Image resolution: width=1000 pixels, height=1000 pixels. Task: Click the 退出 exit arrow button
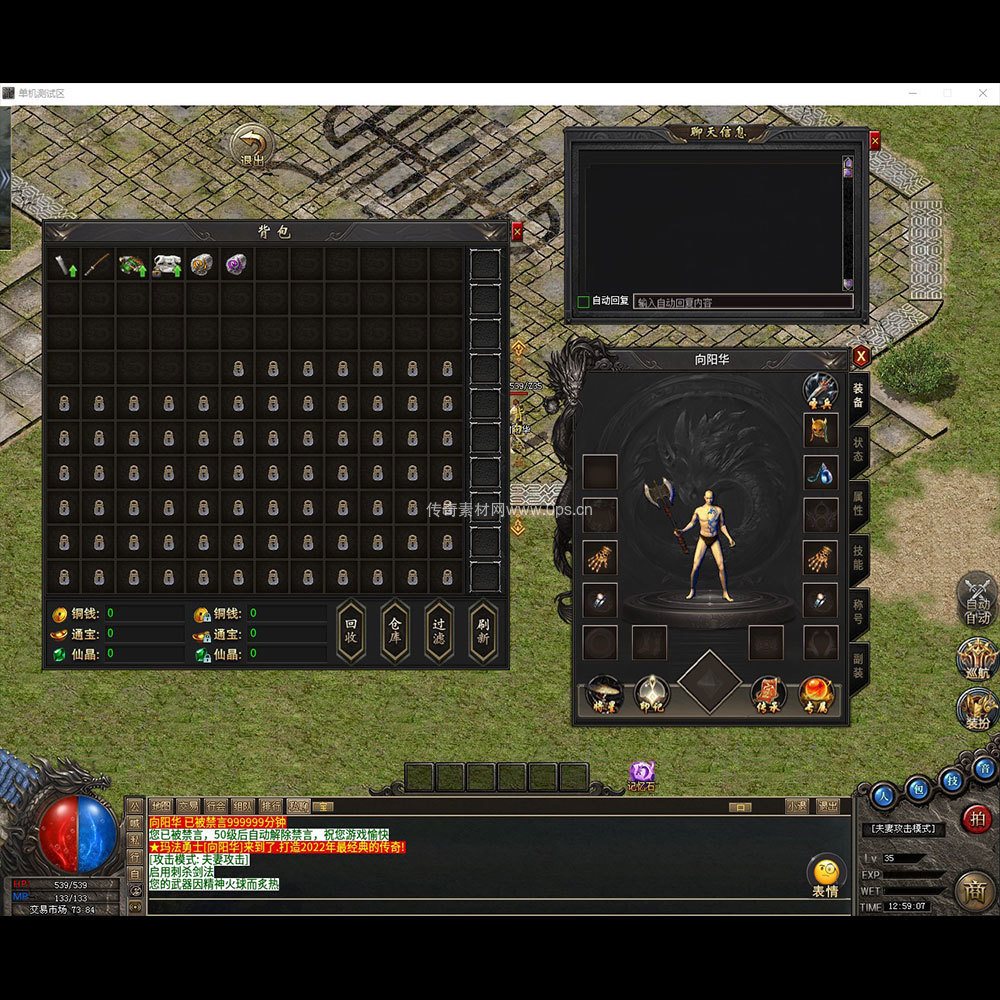(253, 146)
